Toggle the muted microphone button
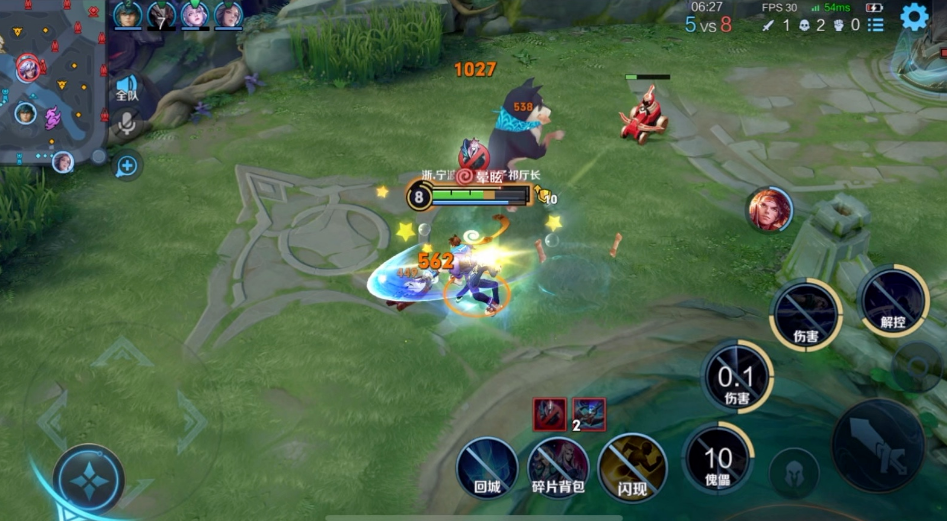947x521 pixels. pyautogui.click(x=127, y=124)
